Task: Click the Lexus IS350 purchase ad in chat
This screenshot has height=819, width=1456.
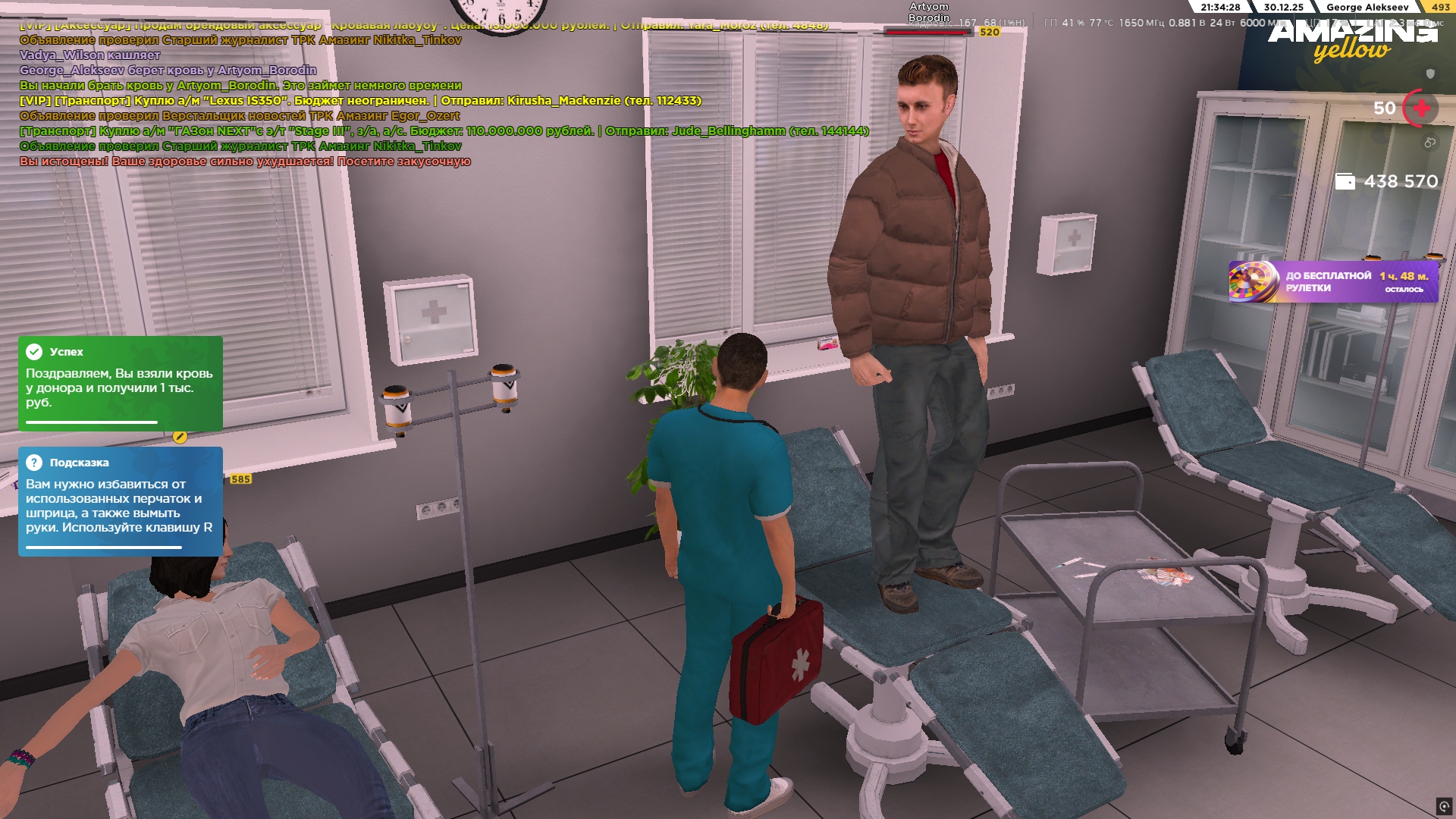Action: [360, 101]
